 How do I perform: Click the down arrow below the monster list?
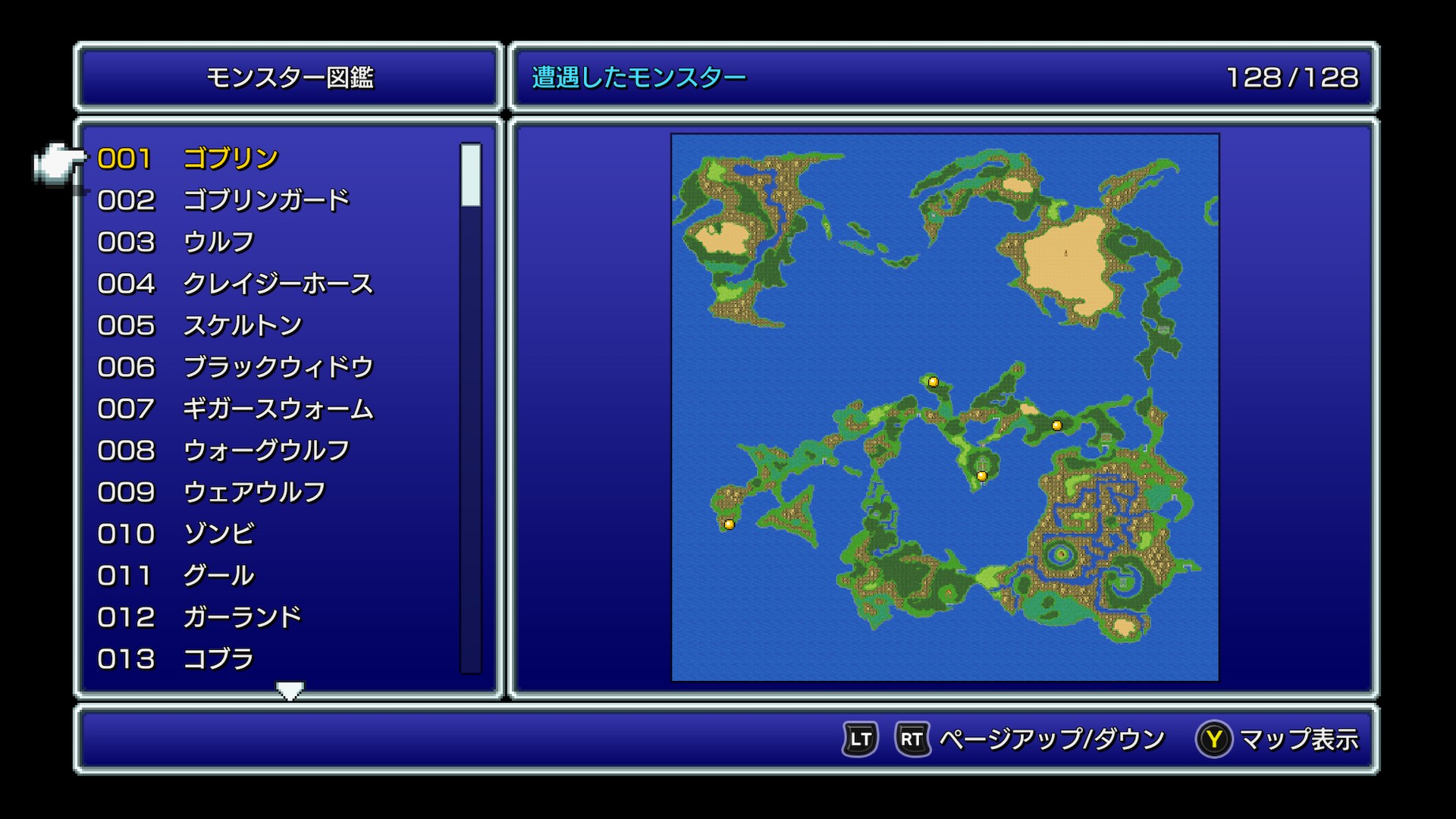click(290, 689)
